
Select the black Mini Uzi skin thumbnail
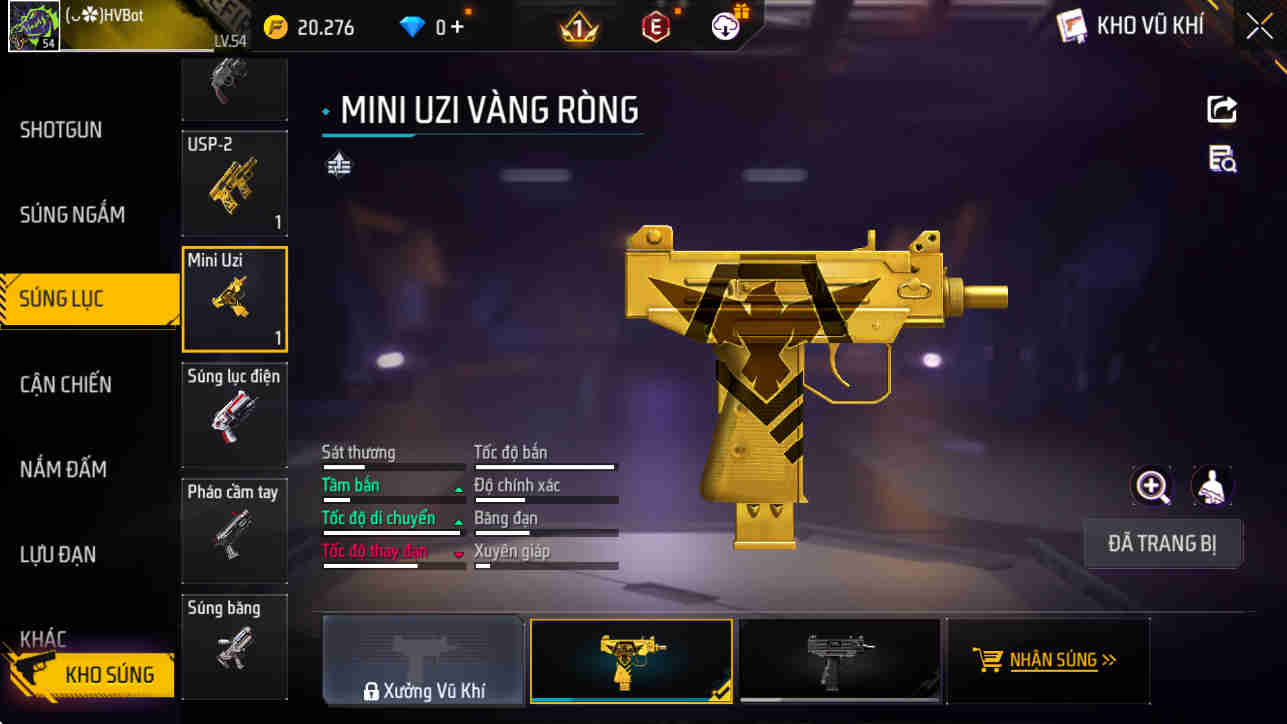839,659
